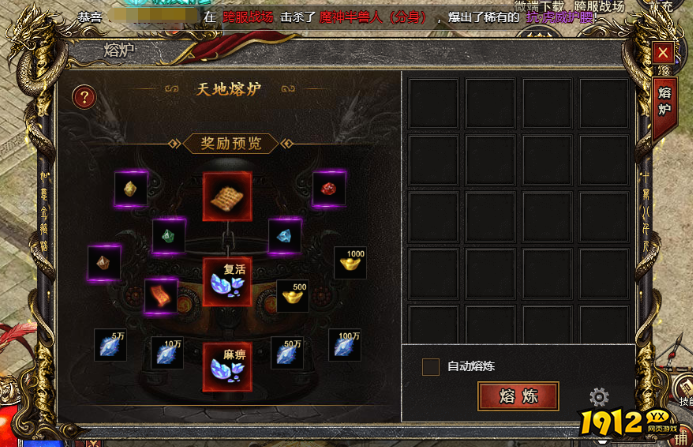This screenshot has height=447, width=693.
Task: Open the gear settings icon
Action: click(x=599, y=396)
